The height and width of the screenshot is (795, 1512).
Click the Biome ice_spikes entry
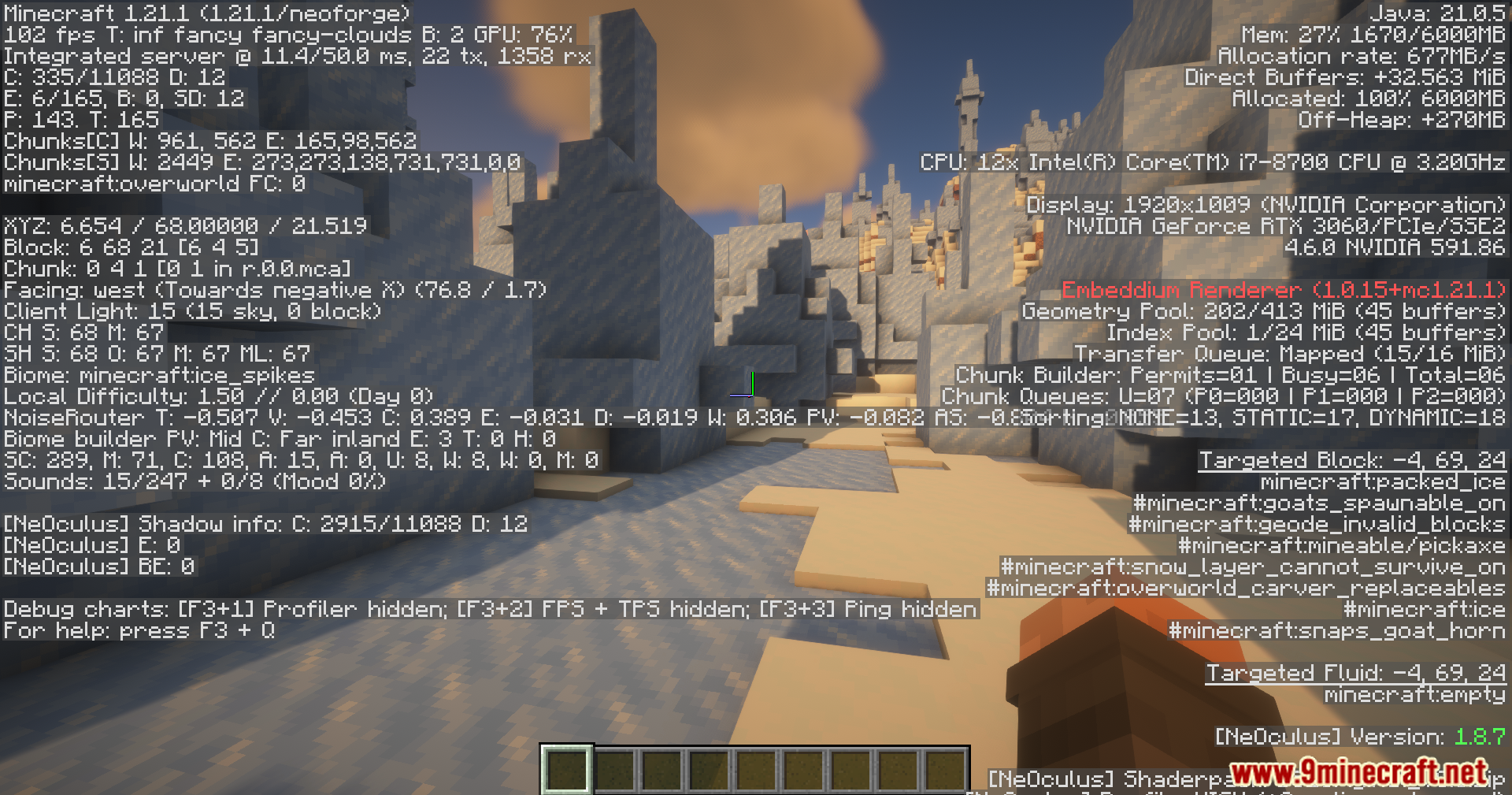[157, 376]
